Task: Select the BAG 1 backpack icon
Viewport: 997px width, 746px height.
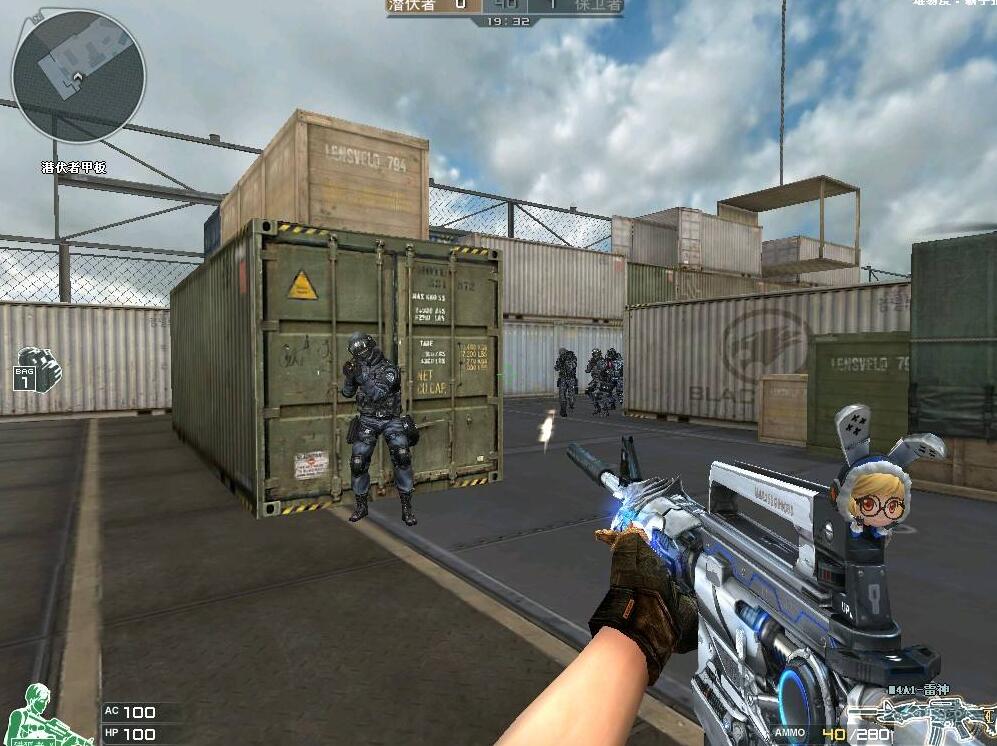Action: click(x=38, y=368)
